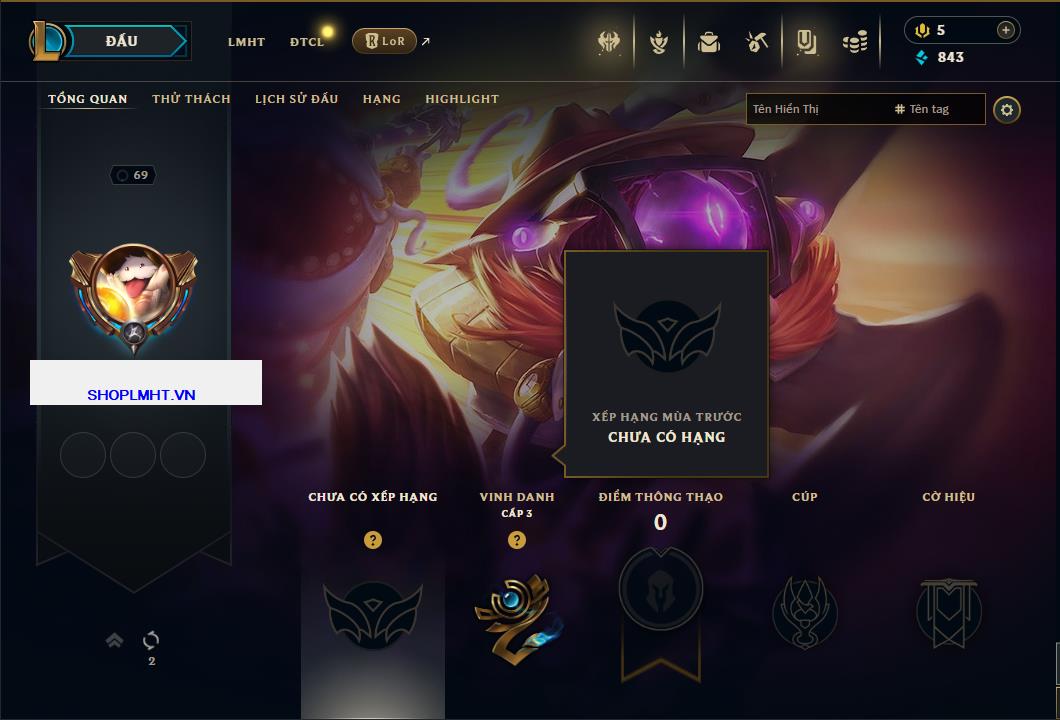Open the store coin stack icon
Viewport: 1060px width, 720px height.
pyautogui.click(x=855, y=42)
